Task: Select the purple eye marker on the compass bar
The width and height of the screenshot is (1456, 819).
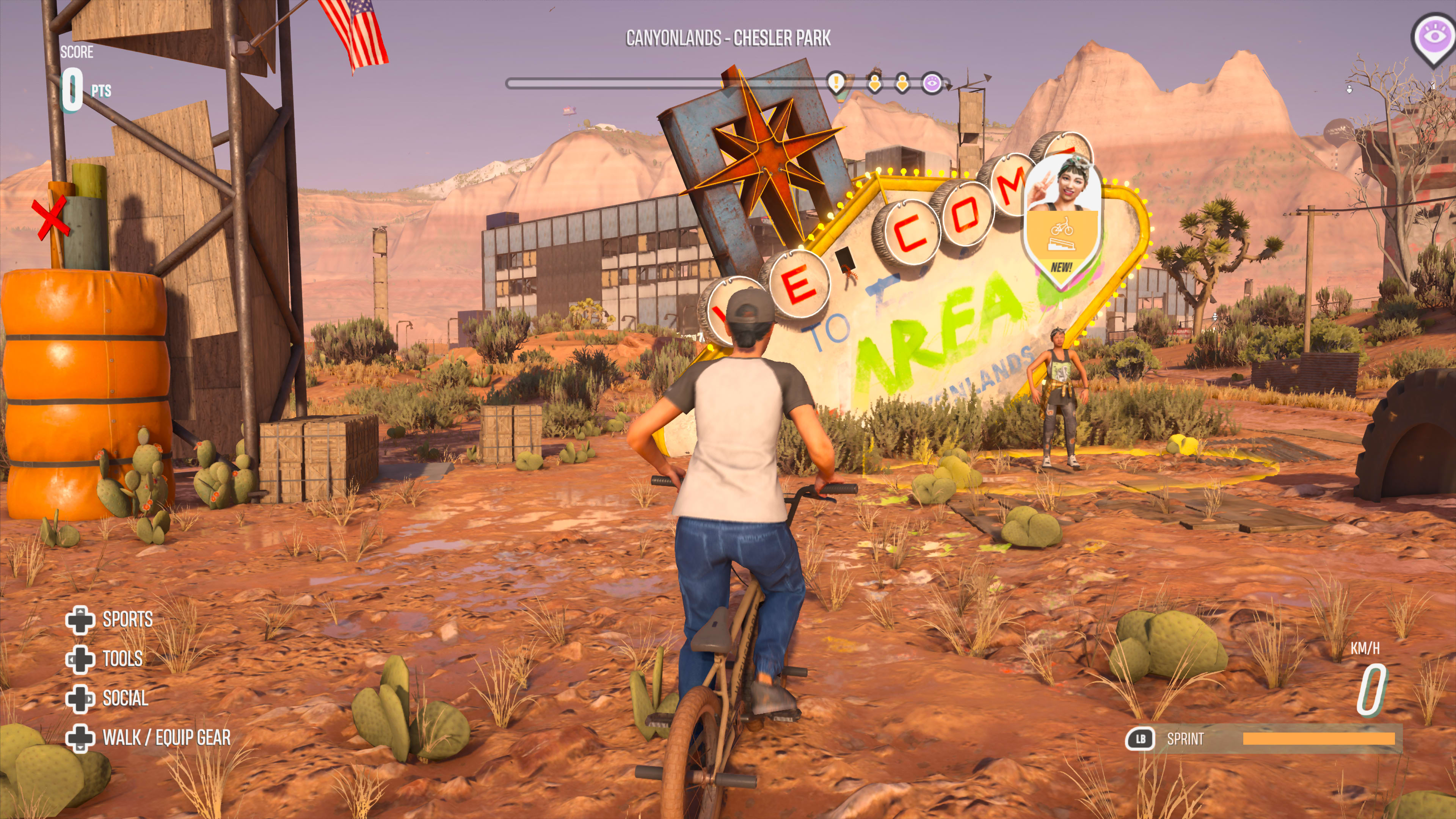Action: [x=932, y=84]
